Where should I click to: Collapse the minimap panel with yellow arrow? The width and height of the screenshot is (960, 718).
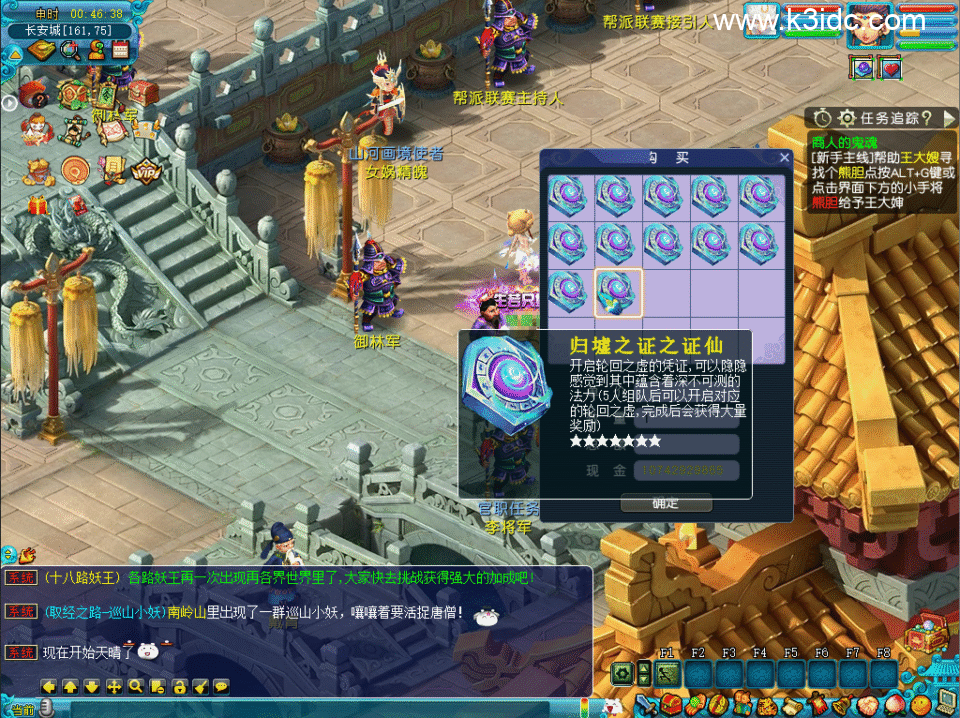(x=15, y=53)
